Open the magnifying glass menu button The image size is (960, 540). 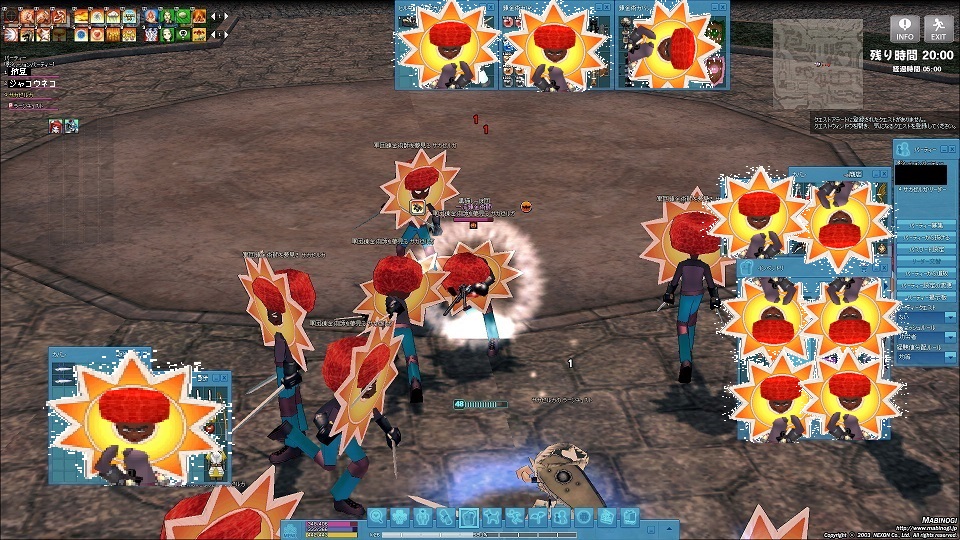(x=377, y=517)
